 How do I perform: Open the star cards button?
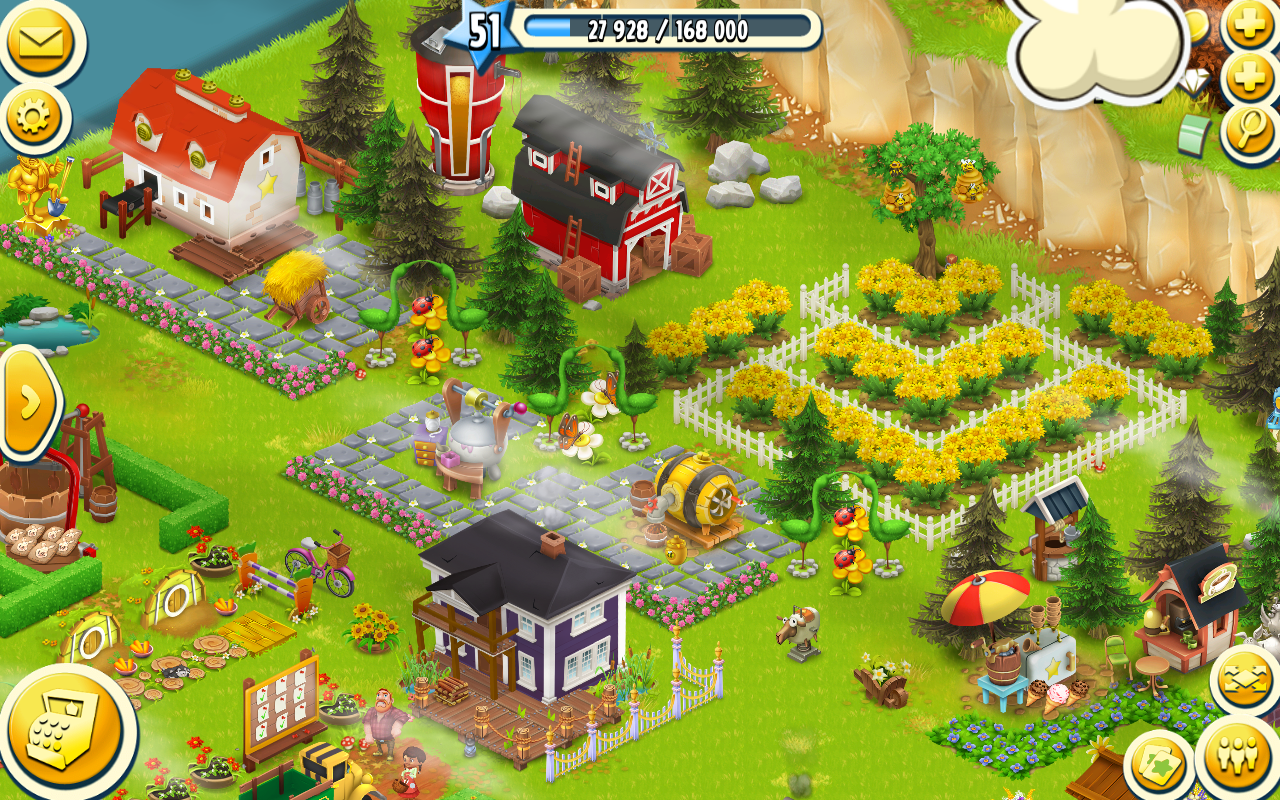pyautogui.click(x=1160, y=766)
